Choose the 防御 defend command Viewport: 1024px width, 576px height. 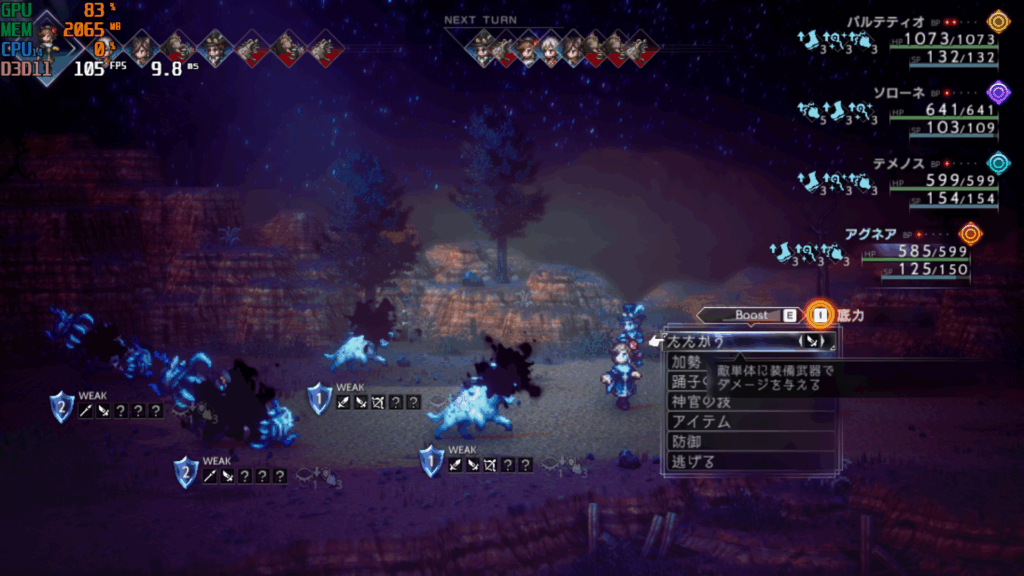click(x=687, y=441)
